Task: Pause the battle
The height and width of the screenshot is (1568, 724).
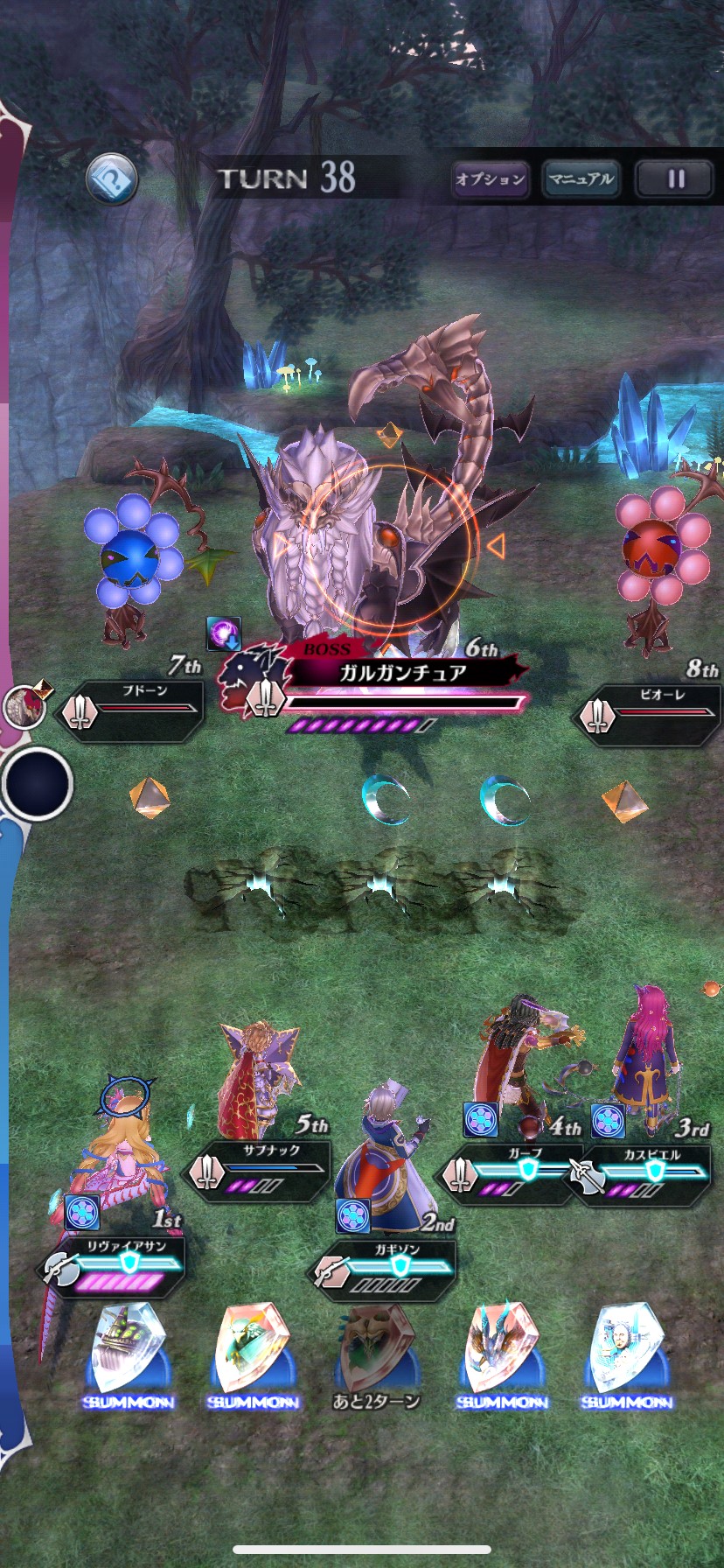Action: coord(676,179)
